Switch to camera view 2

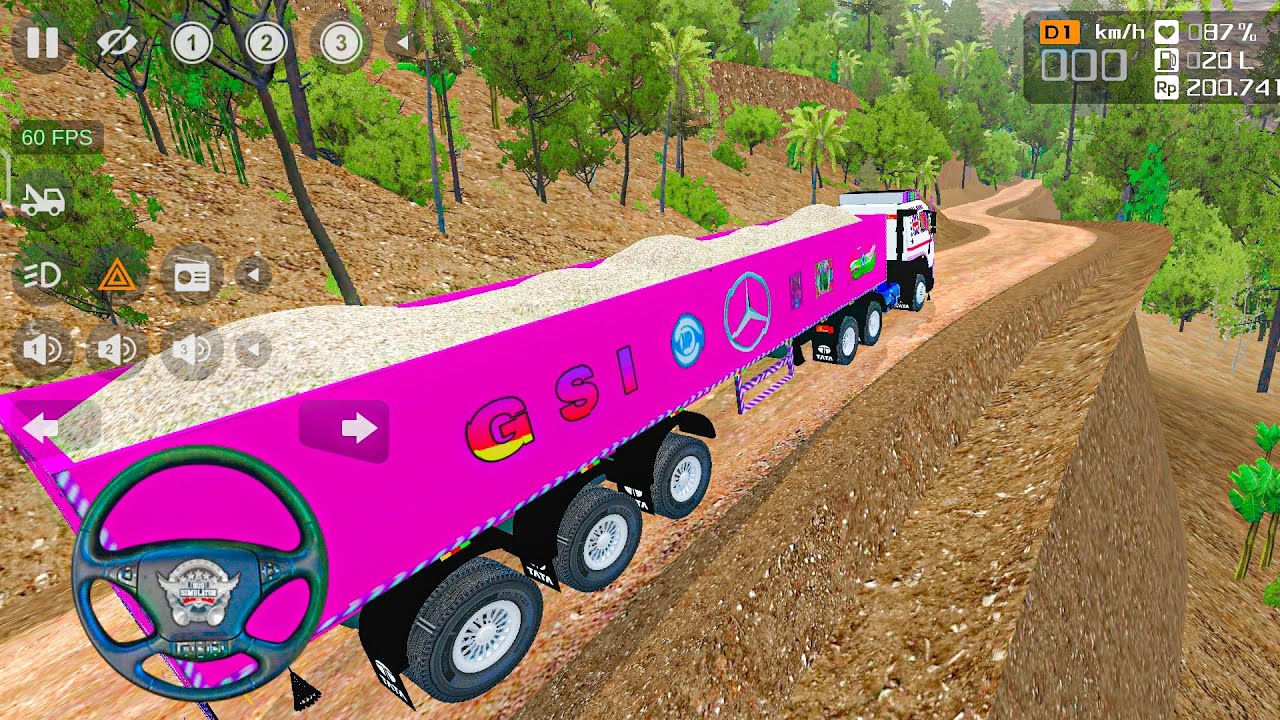(266, 43)
